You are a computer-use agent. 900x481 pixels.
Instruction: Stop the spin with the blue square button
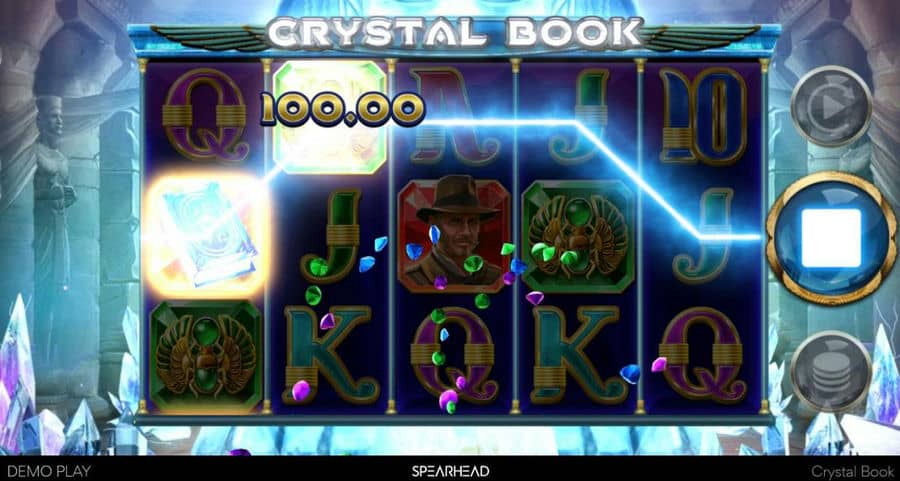click(830, 238)
